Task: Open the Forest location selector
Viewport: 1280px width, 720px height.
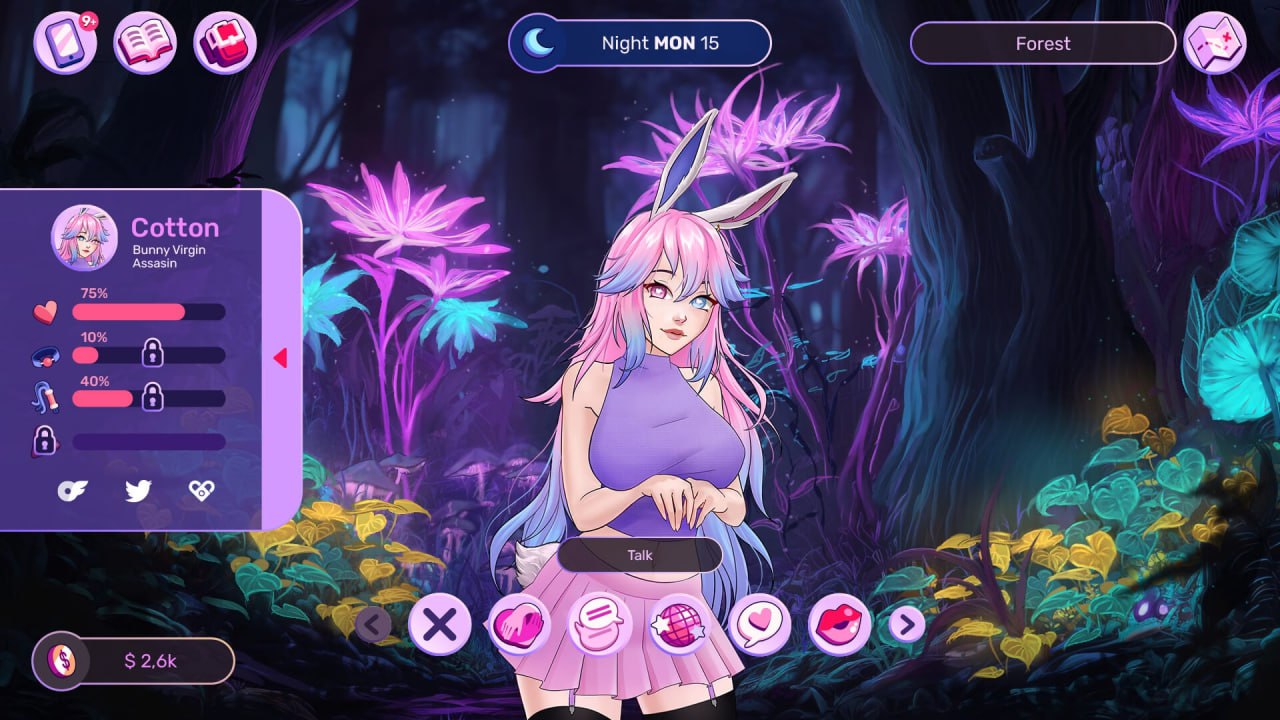Action: pos(1042,43)
